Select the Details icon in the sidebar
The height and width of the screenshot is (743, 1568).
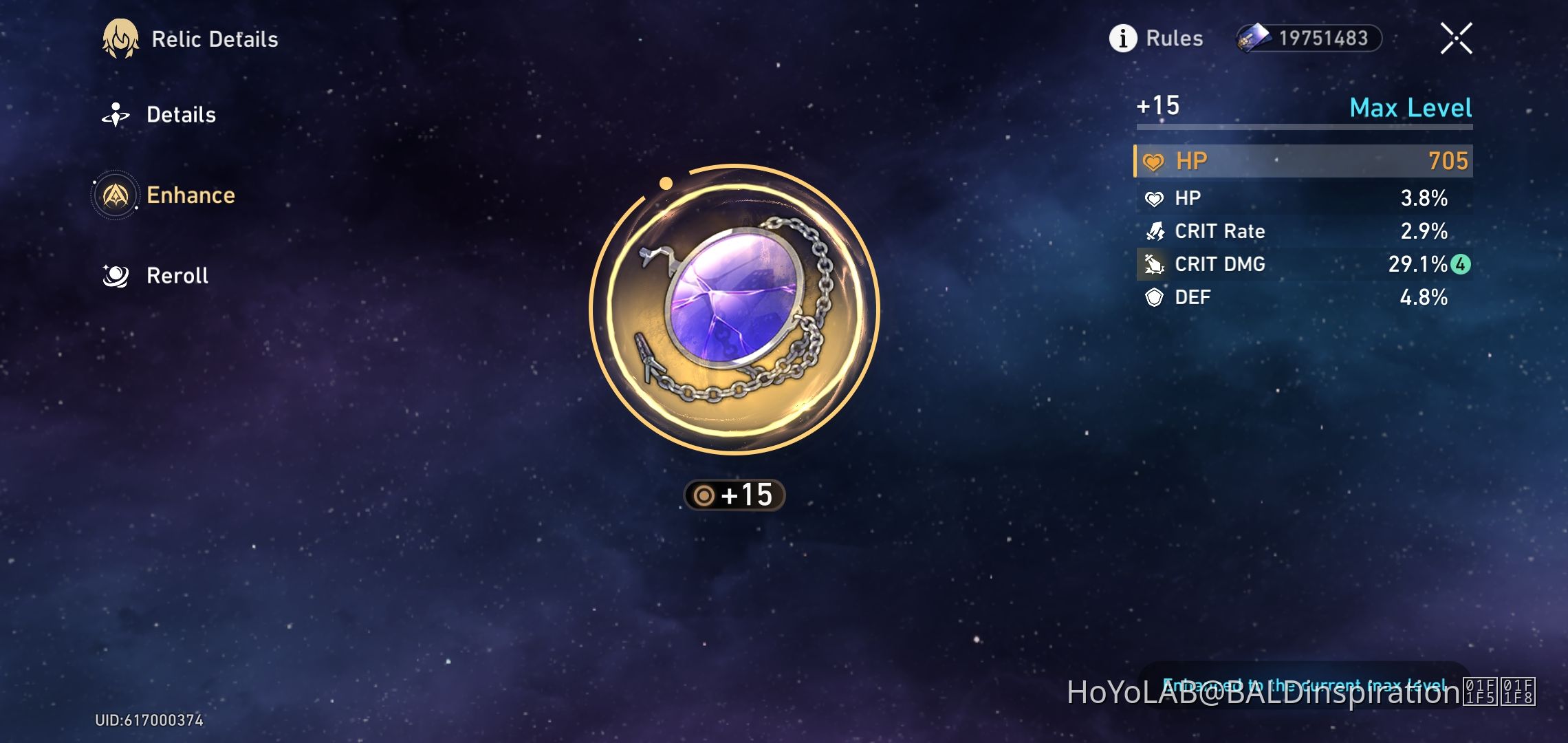pos(116,114)
